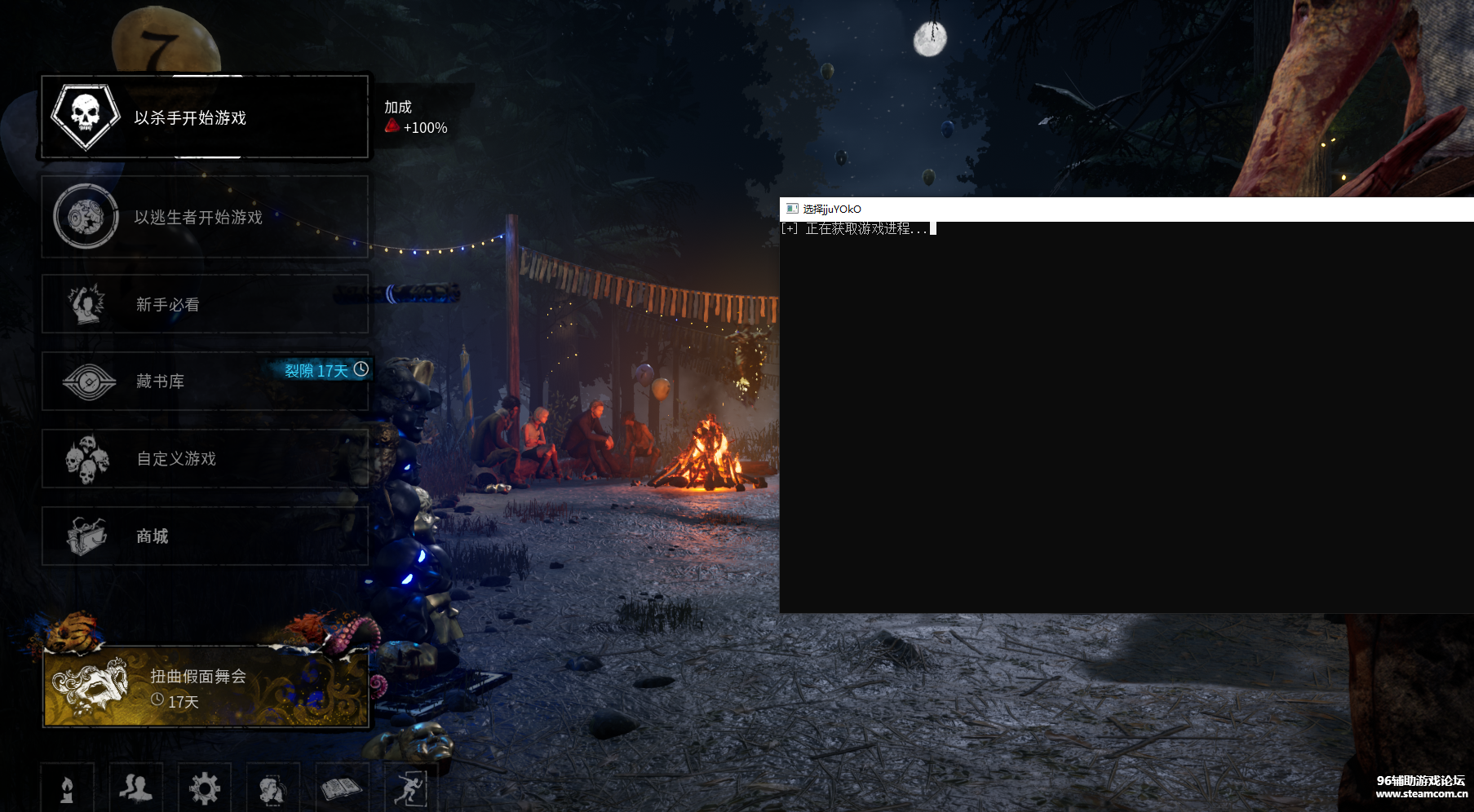Start a match as killer (以杀手开始游戏)
Viewport: 1474px width, 812px height.
point(205,117)
